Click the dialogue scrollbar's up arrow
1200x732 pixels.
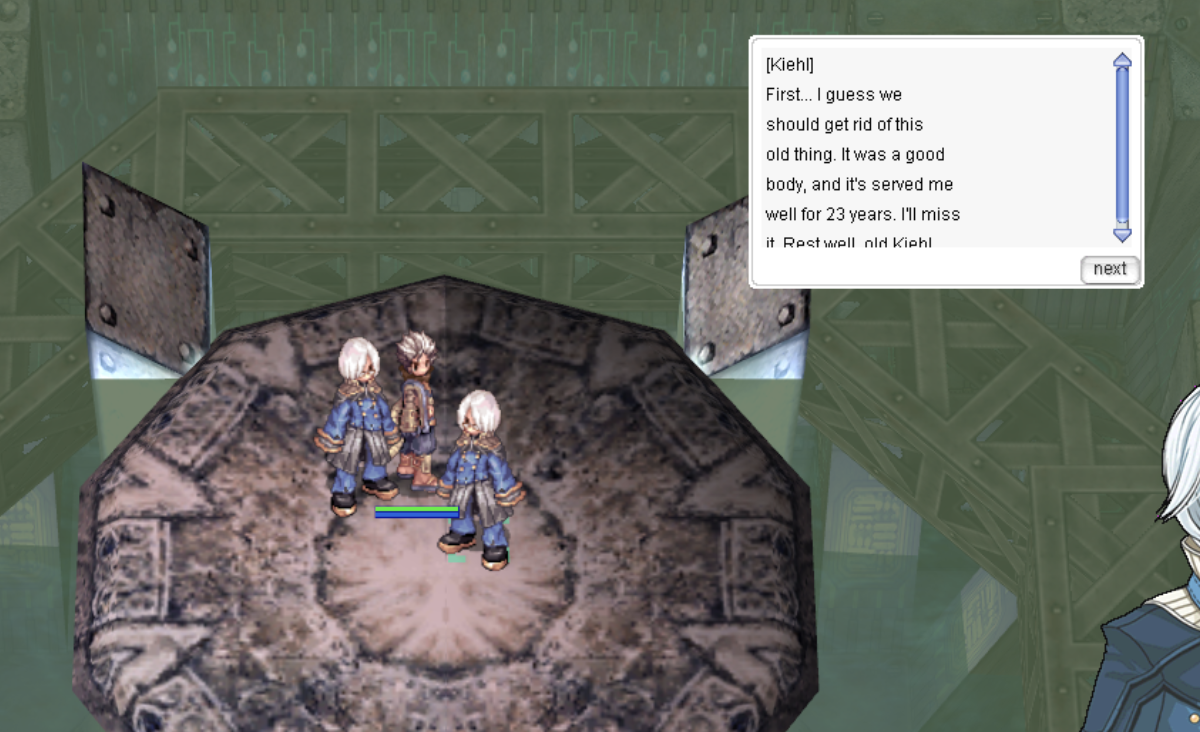[1122, 60]
